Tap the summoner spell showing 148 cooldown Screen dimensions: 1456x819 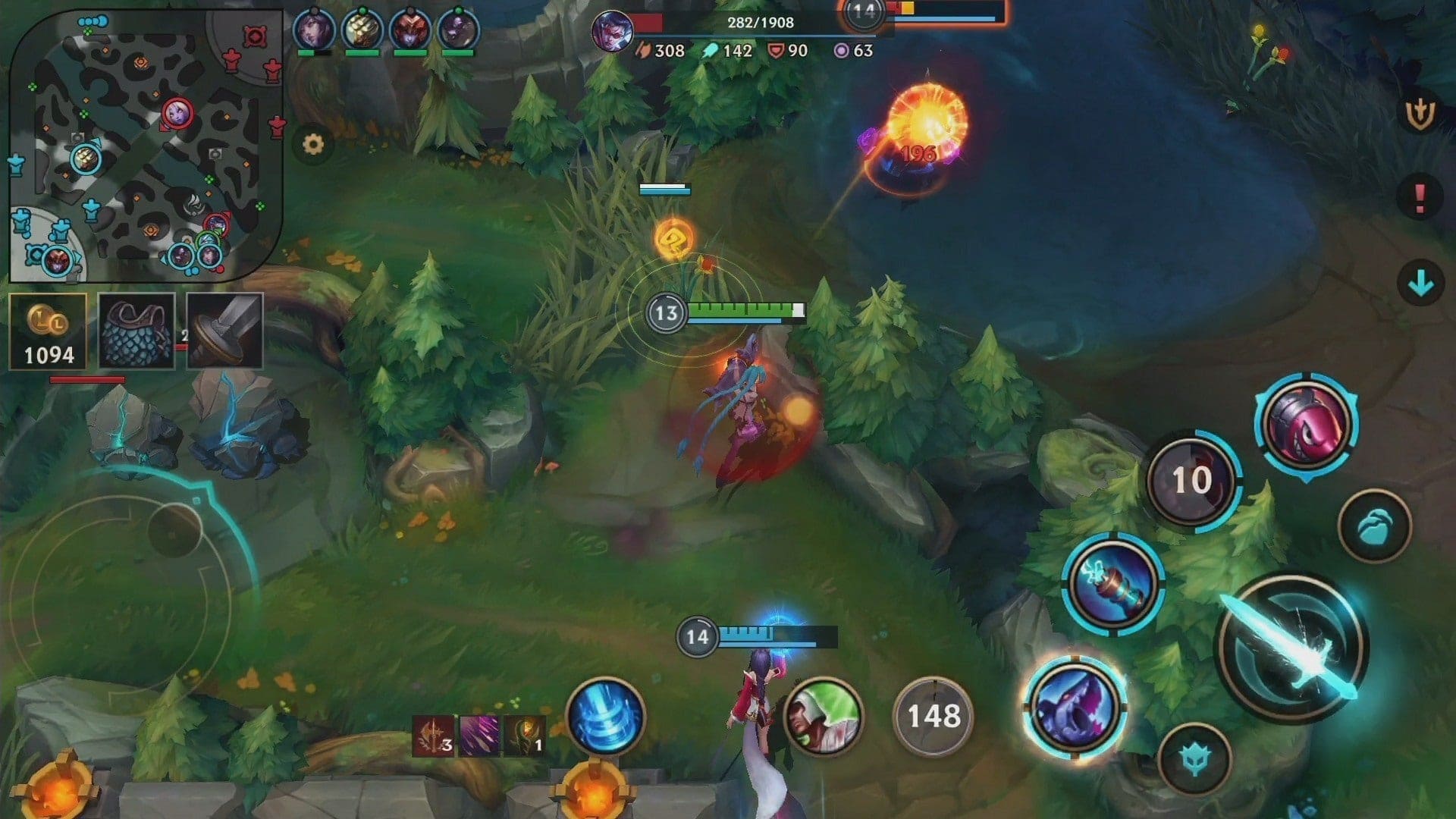point(933,716)
